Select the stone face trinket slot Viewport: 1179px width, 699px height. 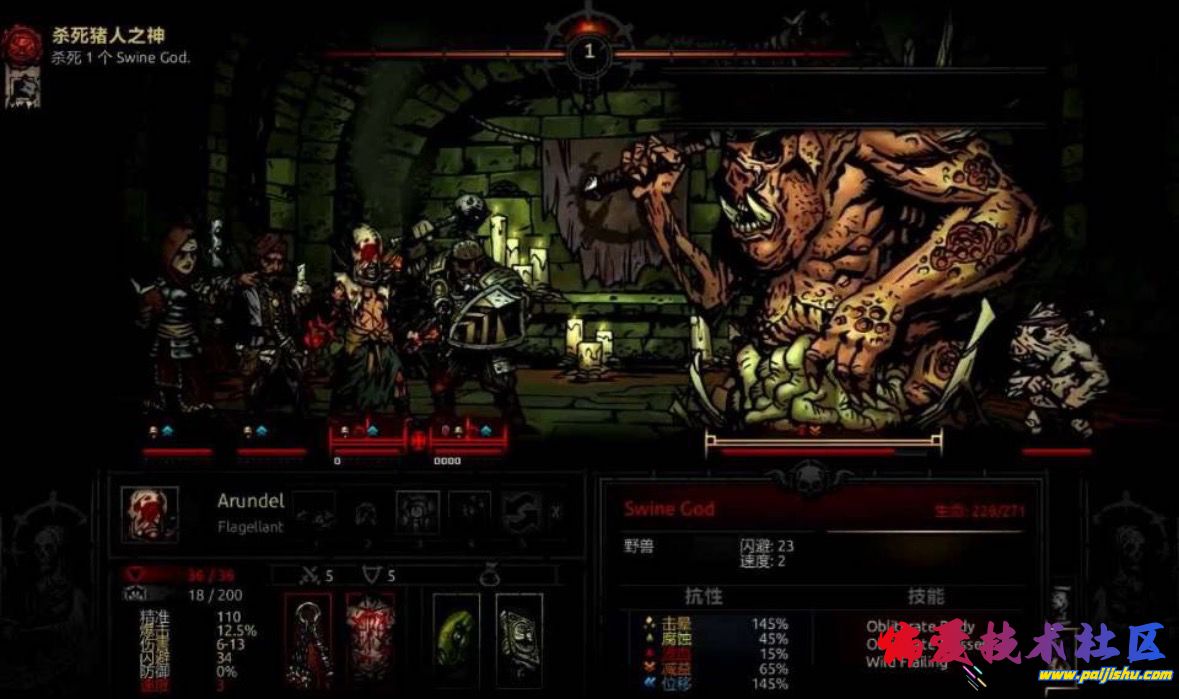click(x=520, y=635)
